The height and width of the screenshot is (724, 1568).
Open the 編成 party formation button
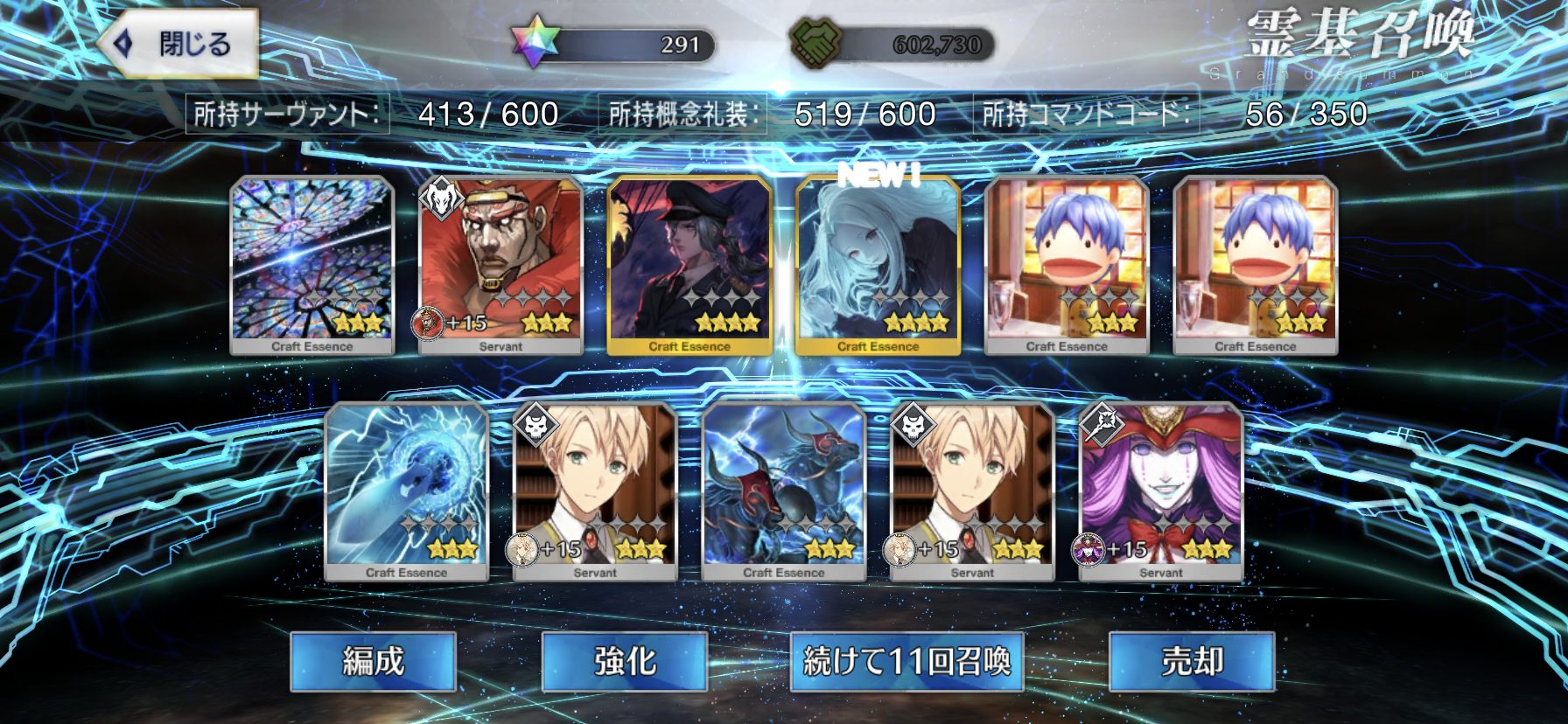click(373, 662)
